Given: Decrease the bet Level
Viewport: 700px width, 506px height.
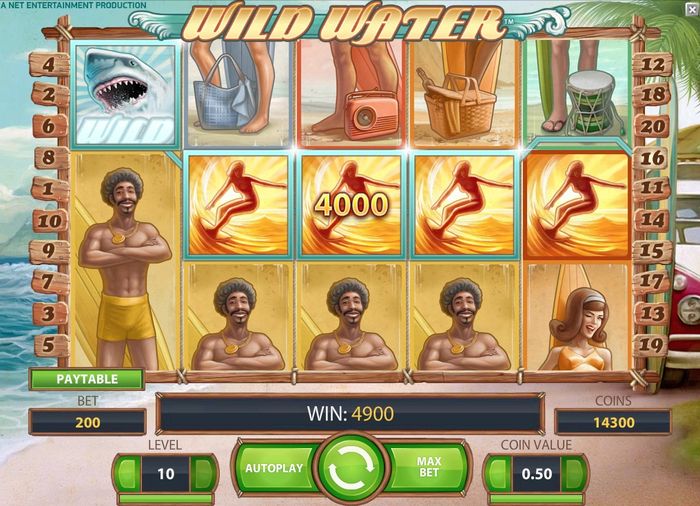Looking at the screenshot, I should [x=126, y=473].
